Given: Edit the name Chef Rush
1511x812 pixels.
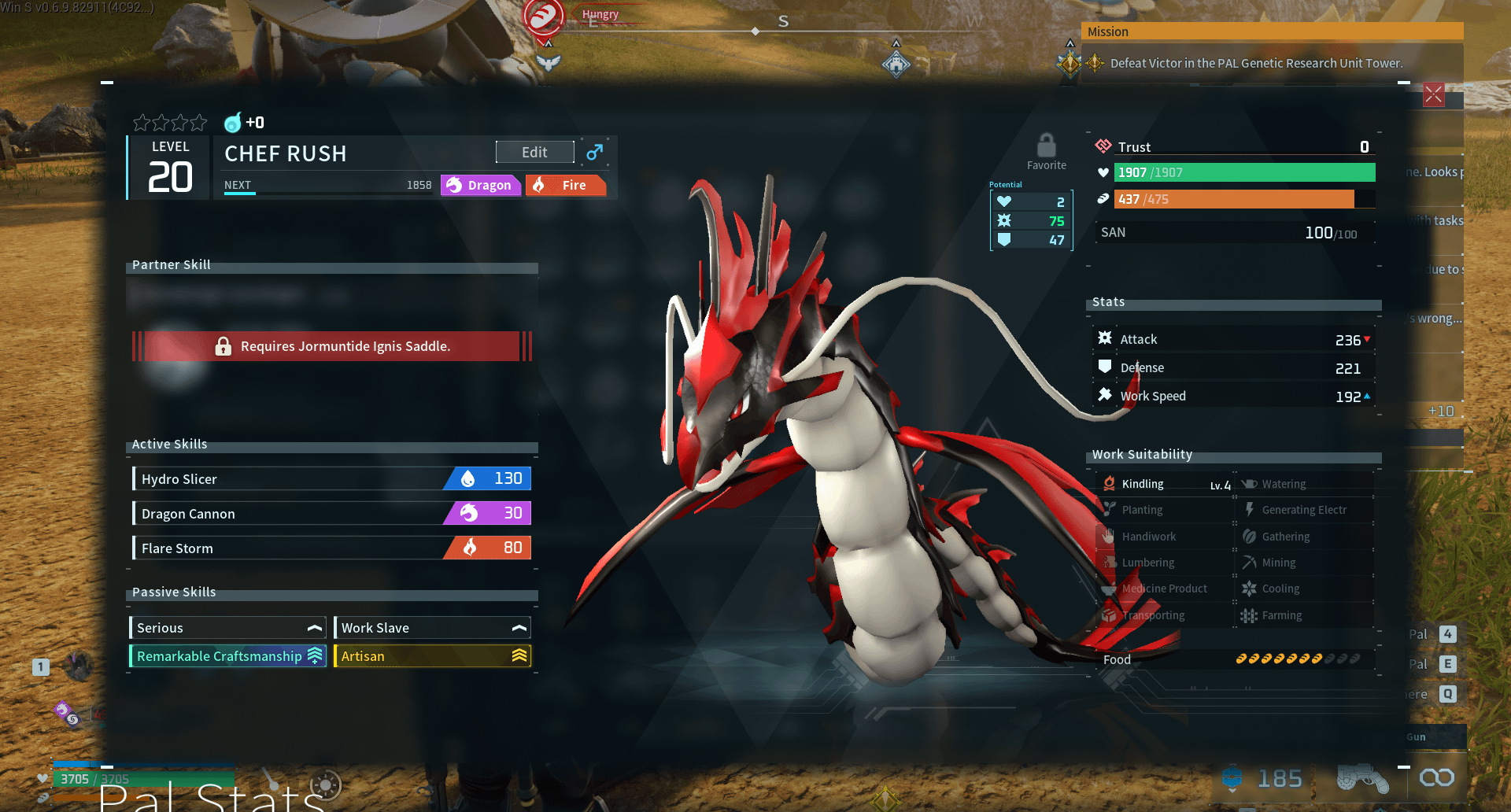Looking at the screenshot, I should click(x=534, y=152).
